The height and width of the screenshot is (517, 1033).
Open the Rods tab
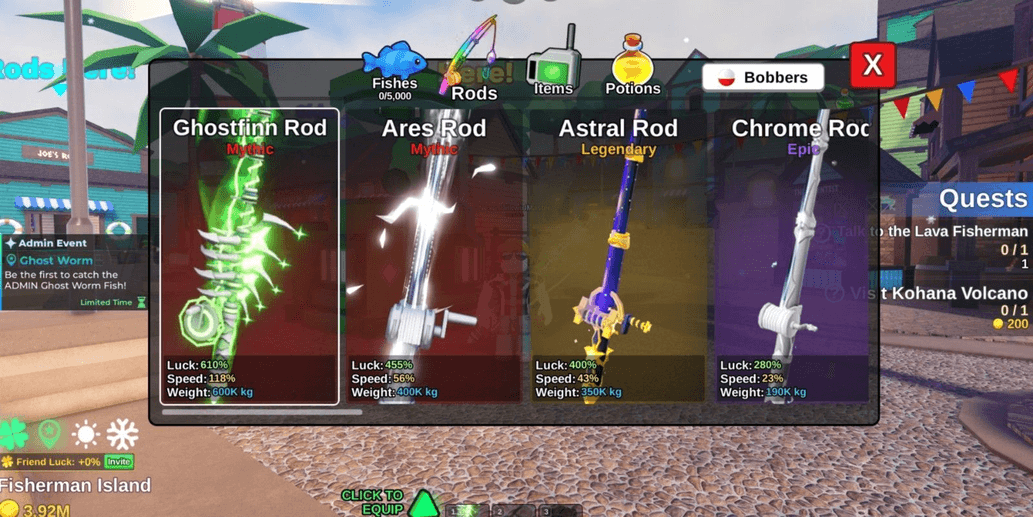tap(473, 68)
